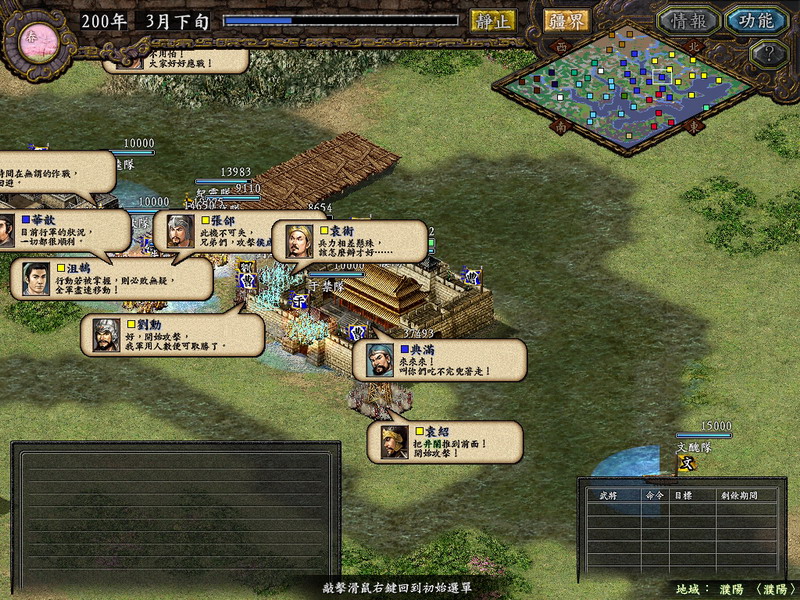Select the 文醜隊 unit flag
The width and height of the screenshot is (800, 600).
686,463
